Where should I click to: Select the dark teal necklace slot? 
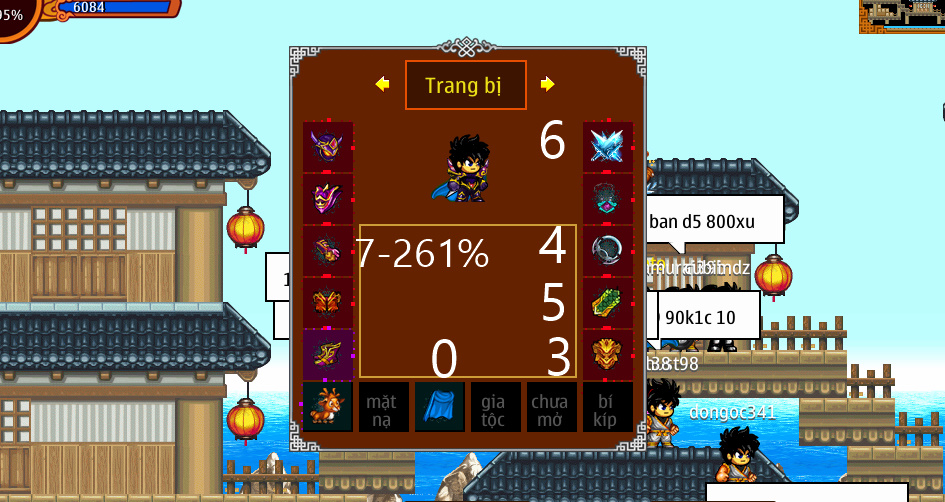[x=608, y=199]
